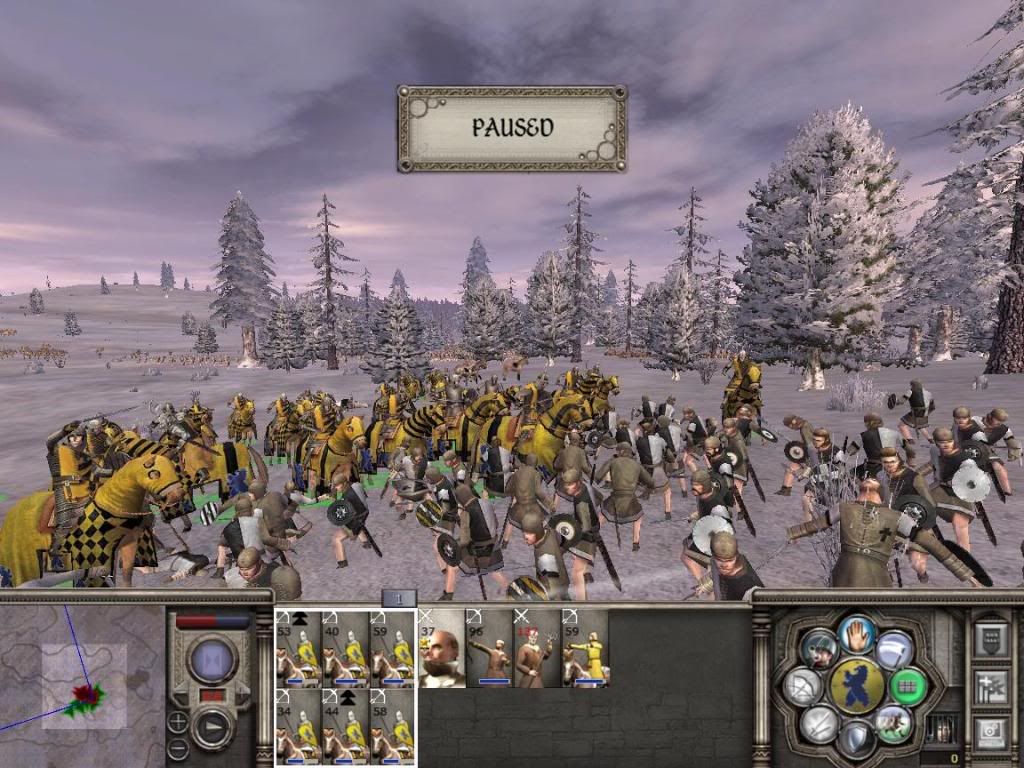The width and height of the screenshot is (1024, 768).
Task: Click the central faction crest button
Action: tap(857, 686)
